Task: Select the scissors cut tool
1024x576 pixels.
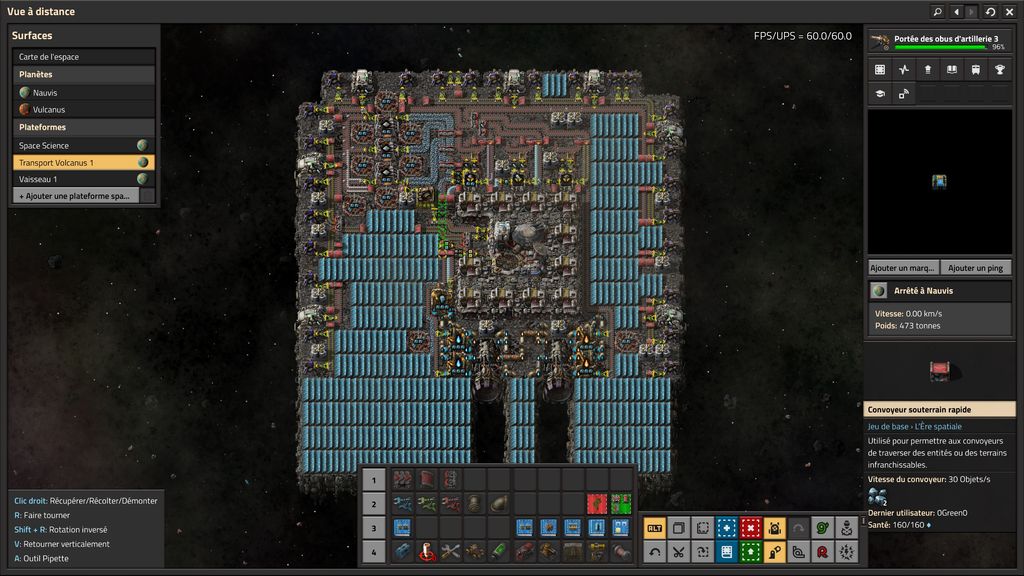Action: point(678,551)
